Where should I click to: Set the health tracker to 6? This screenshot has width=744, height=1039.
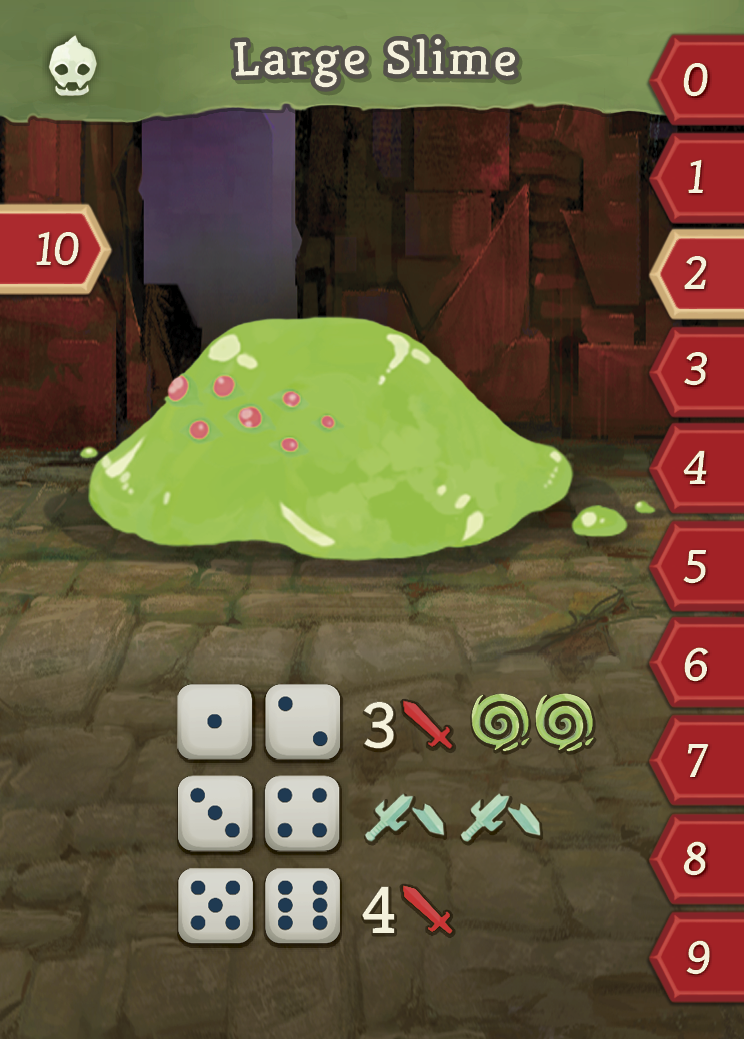(697, 664)
